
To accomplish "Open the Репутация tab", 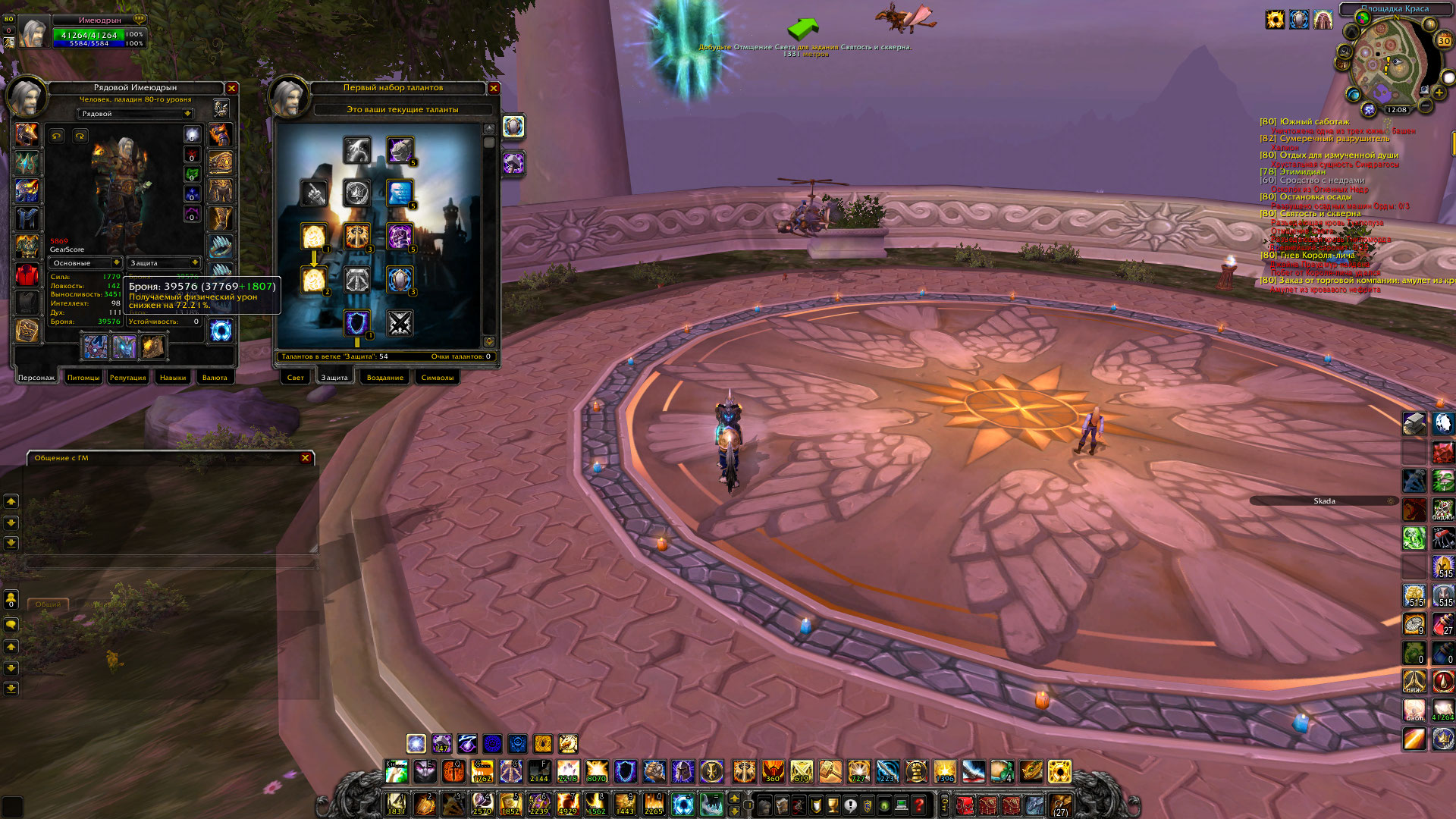I will pos(127,378).
